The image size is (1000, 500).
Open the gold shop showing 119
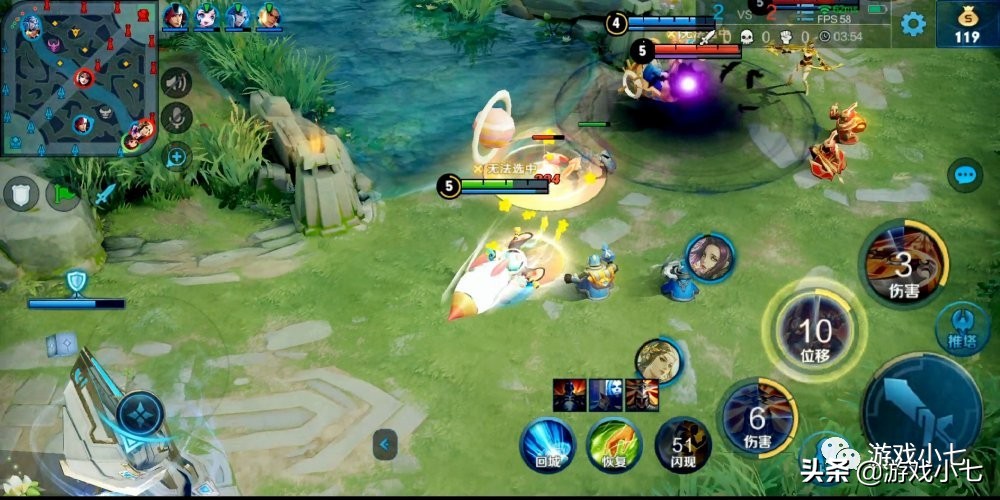pyautogui.click(x=966, y=24)
